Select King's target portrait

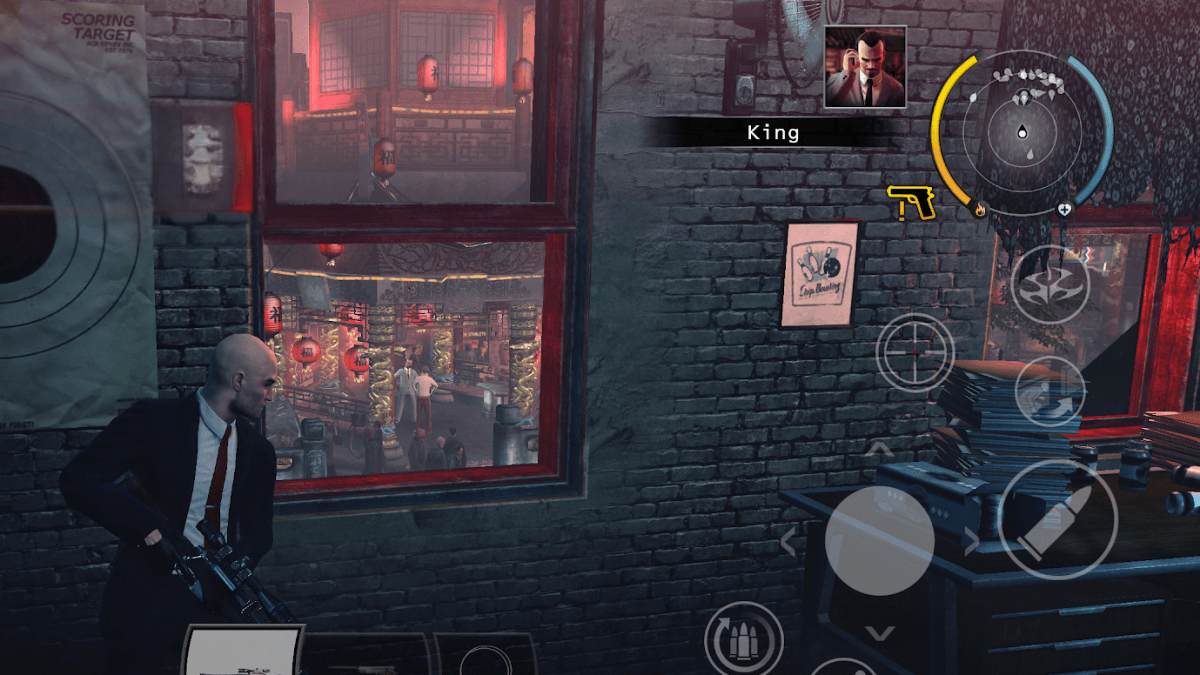[x=865, y=67]
